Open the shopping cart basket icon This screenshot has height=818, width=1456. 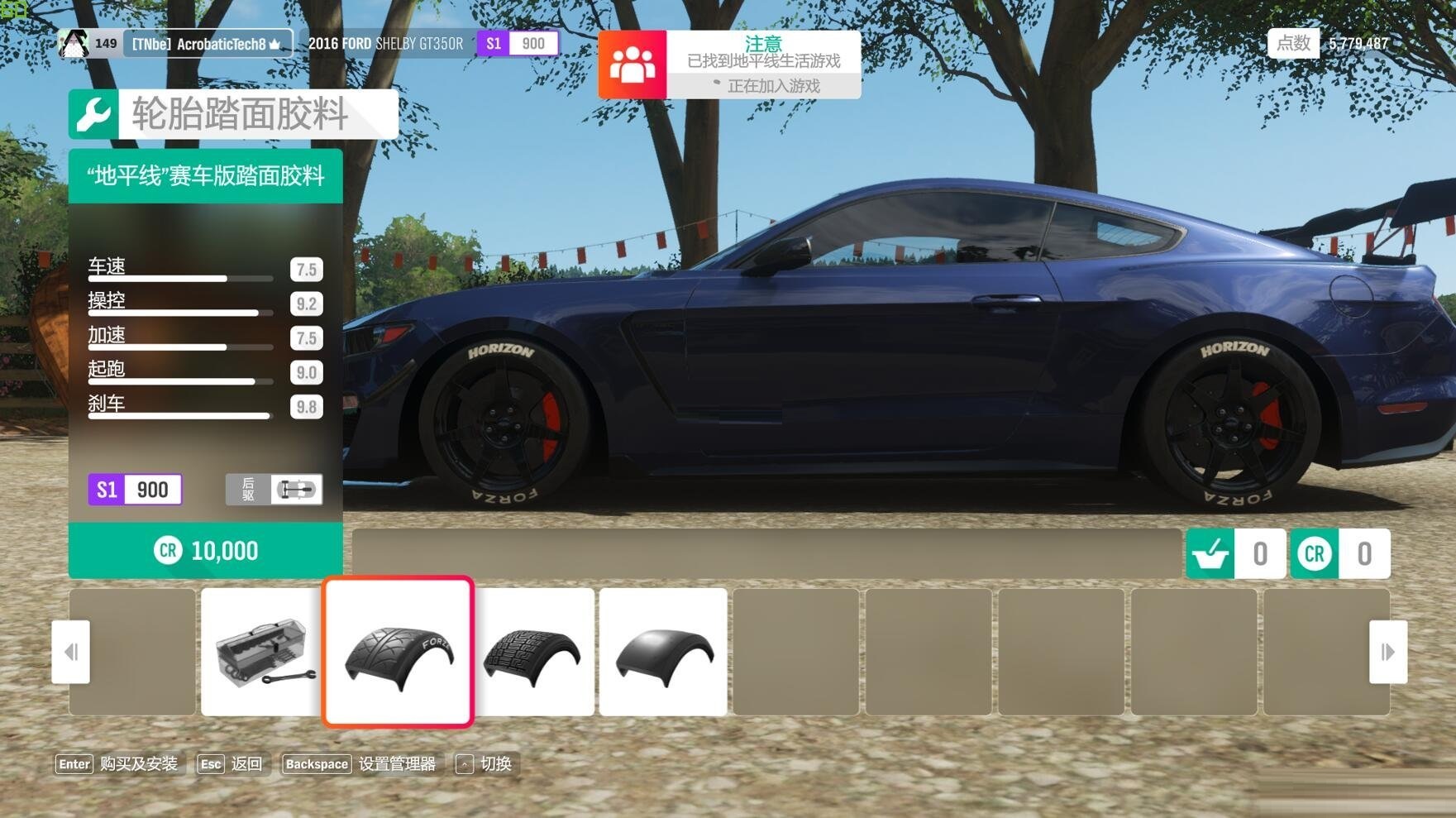(1210, 553)
